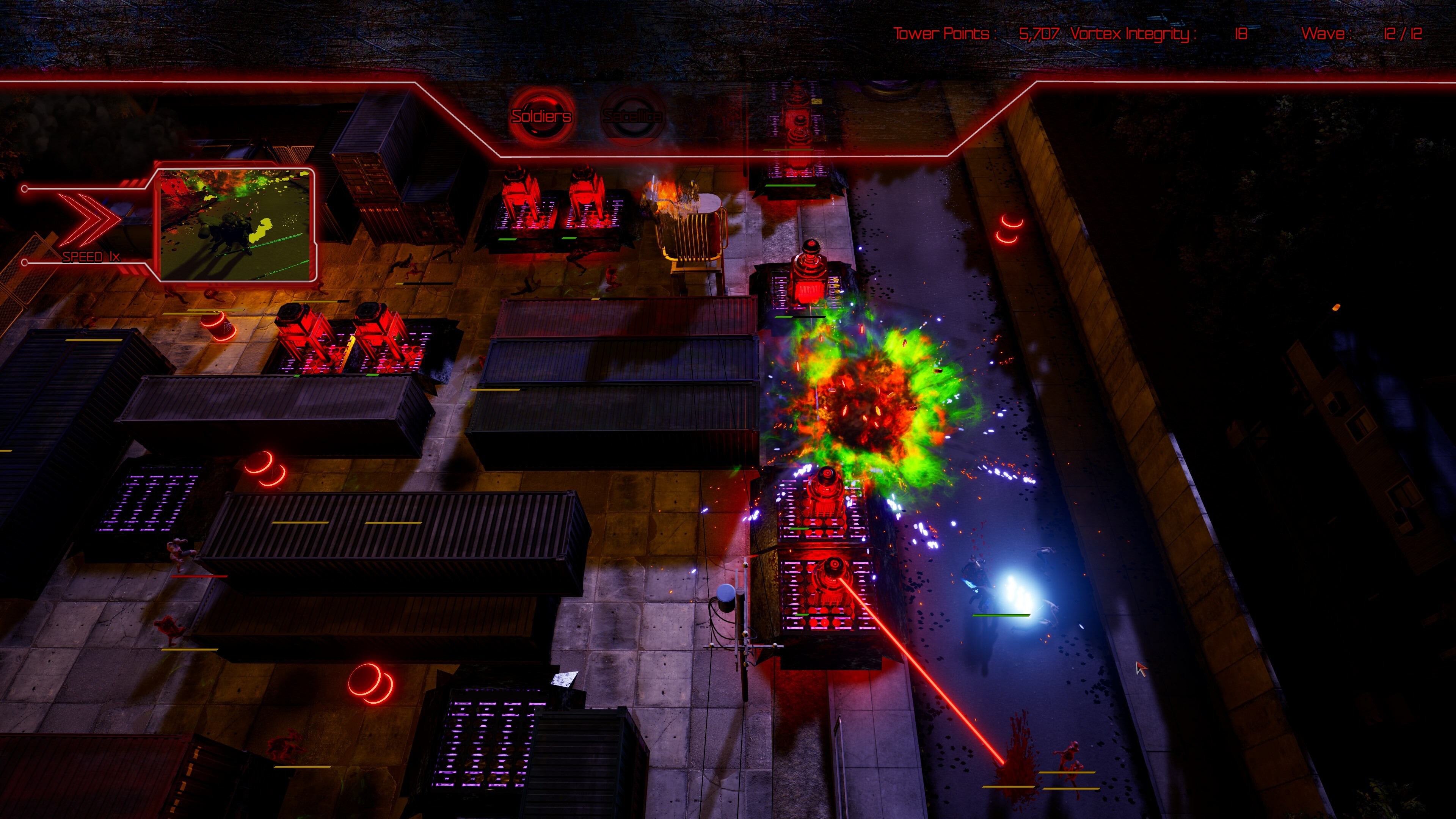The height and width of the screenshot is (819, 1456).
Task: Select the Soldiers button
Action: (x=541, y=116)
